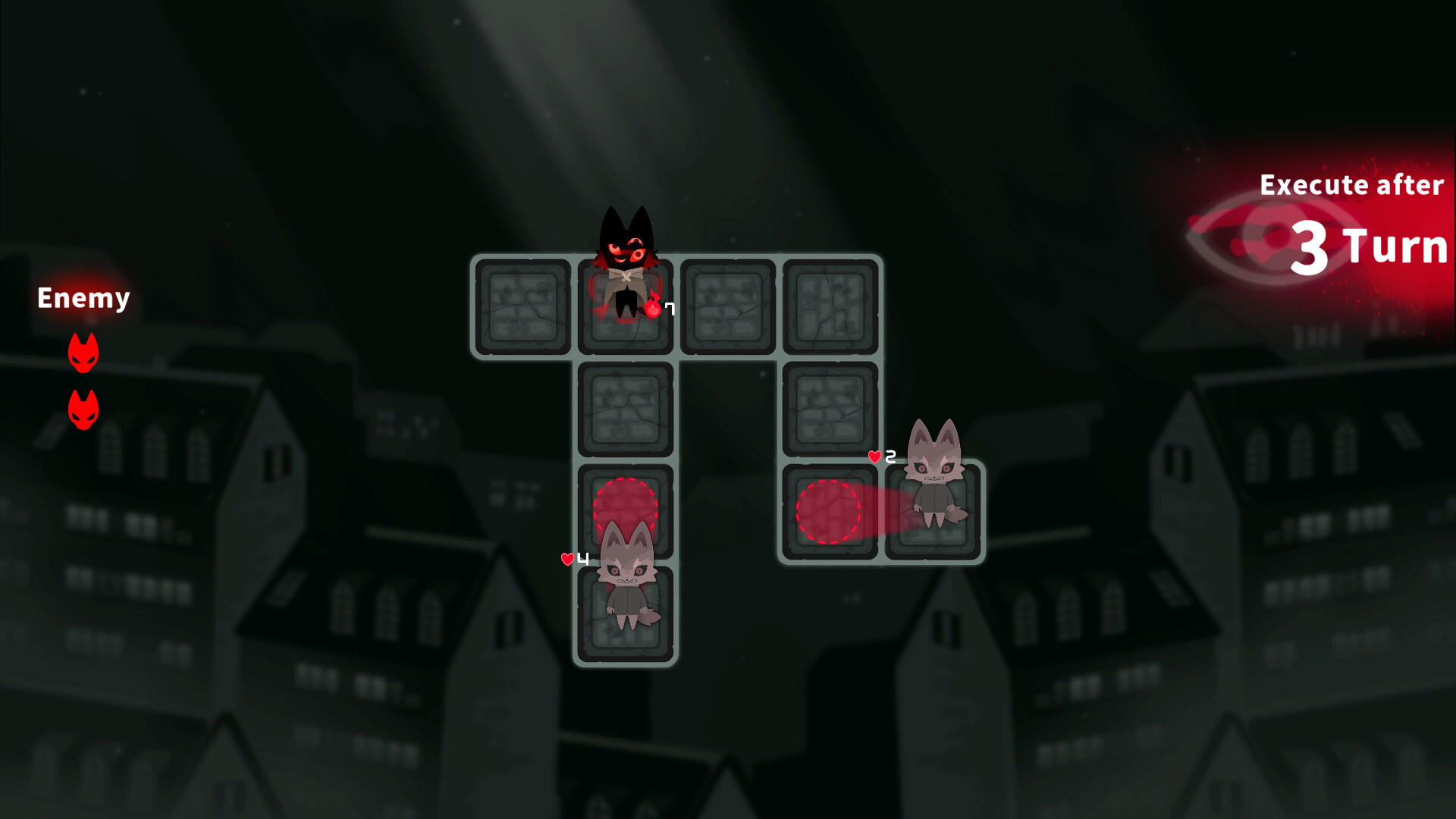The height and width of the screenshot is (819, 1456).
Task: Click the tile the 2 HP wolf stands on
Action: tap(935, 512)
